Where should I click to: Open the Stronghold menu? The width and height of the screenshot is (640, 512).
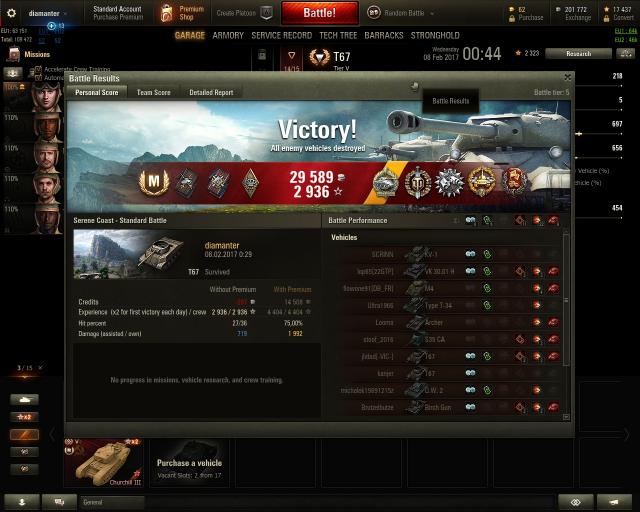pyautogui.click(x=435, y=35)
